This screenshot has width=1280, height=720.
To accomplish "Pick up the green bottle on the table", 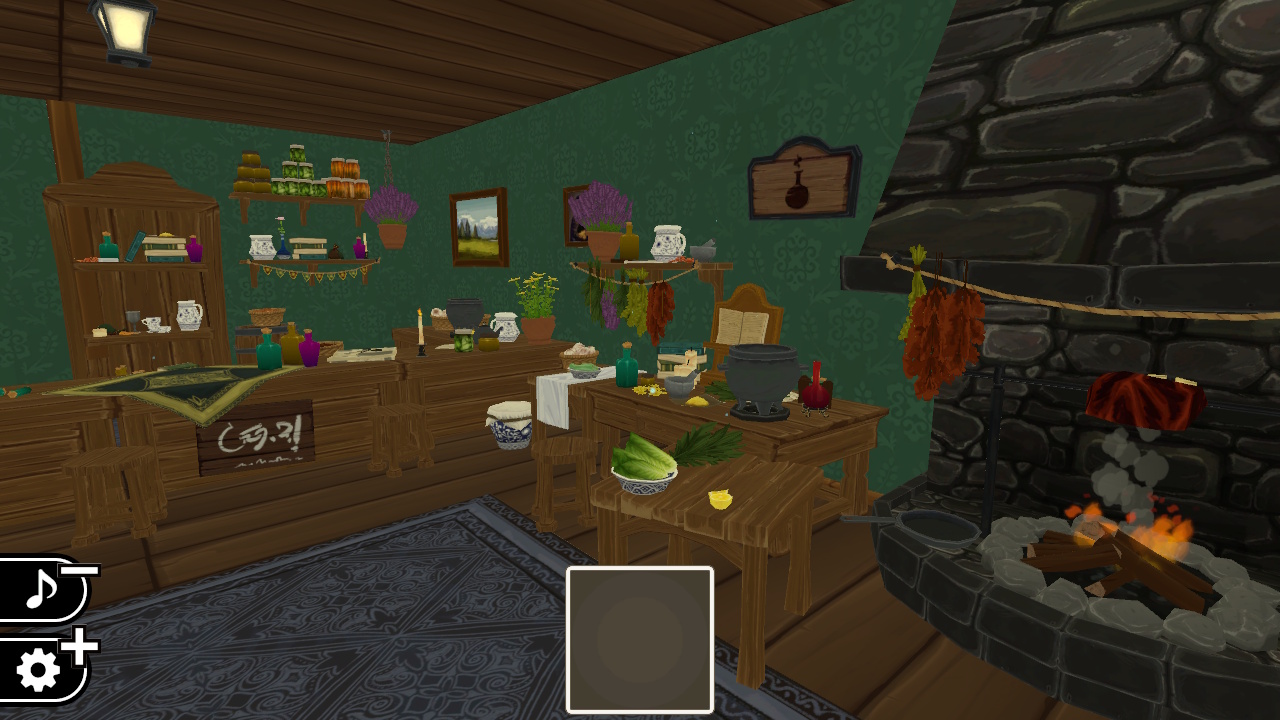I will coord(625,370).
